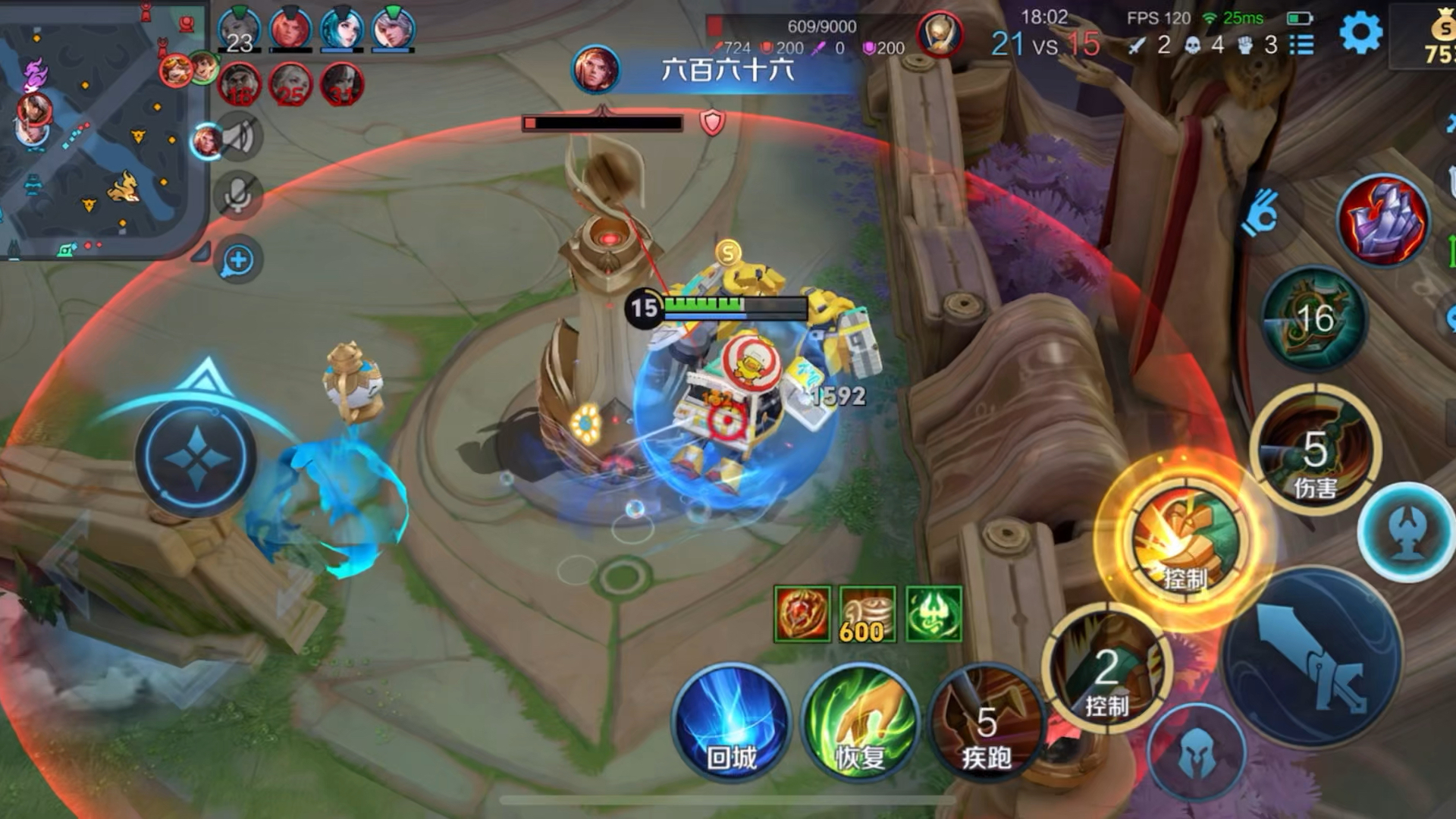Hit the sword basic attack button

(1312, 656)
